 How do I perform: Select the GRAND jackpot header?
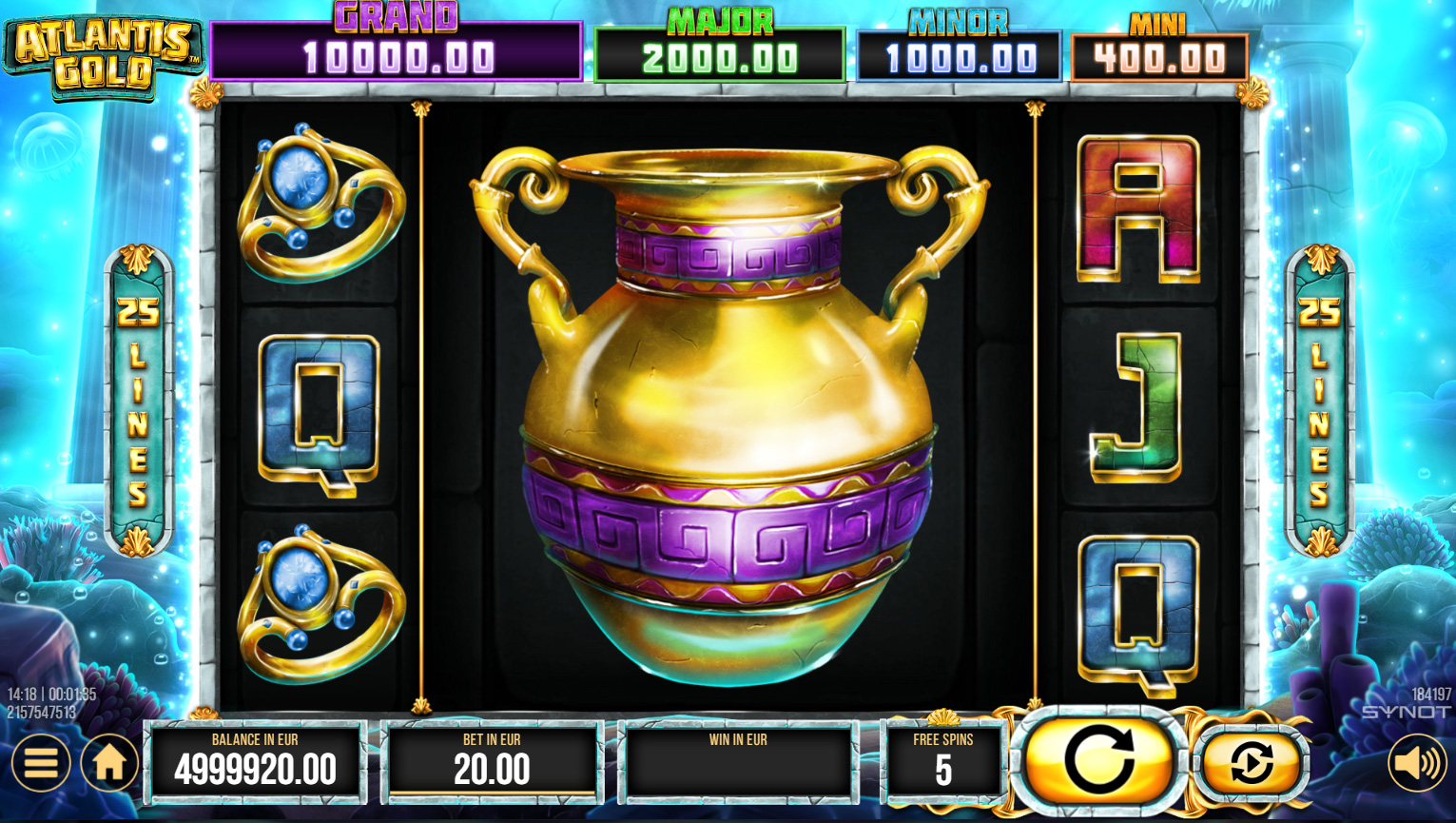[396, 43]
